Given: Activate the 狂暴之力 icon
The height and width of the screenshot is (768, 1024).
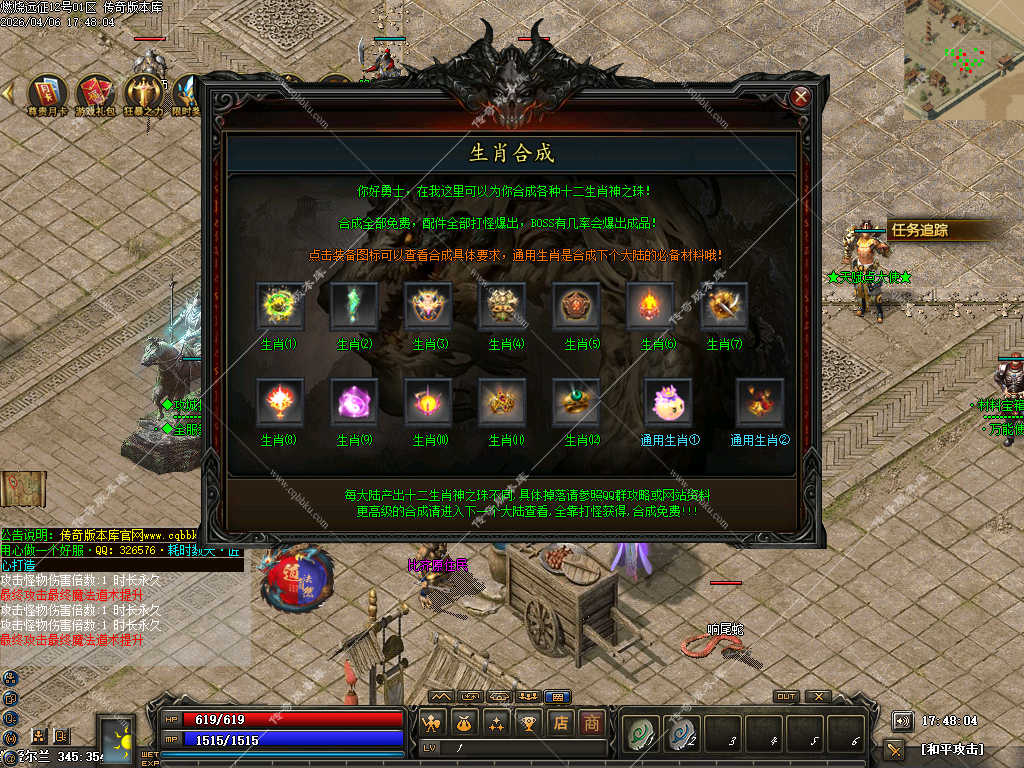Looking at the screenshot, I should coord(147,94).
